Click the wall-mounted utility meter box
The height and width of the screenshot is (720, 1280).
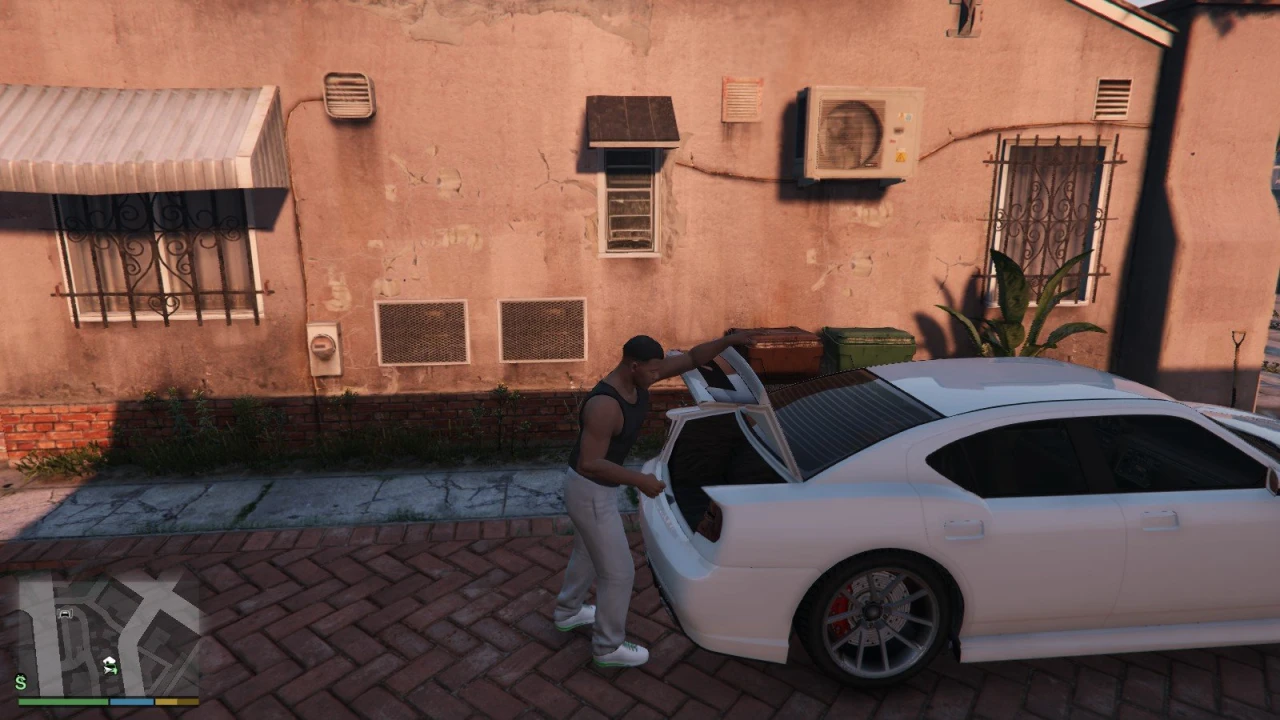(322, 347)
